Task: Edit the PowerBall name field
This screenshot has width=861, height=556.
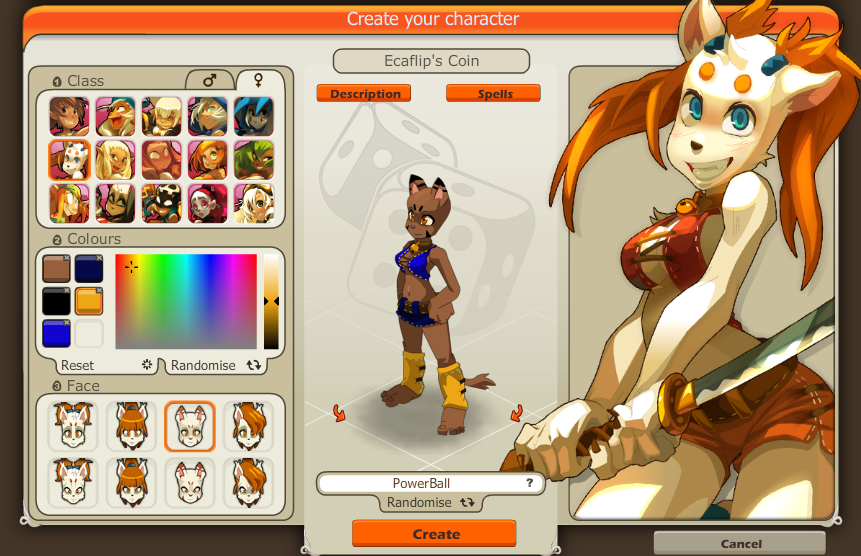Action: (422, 484)
